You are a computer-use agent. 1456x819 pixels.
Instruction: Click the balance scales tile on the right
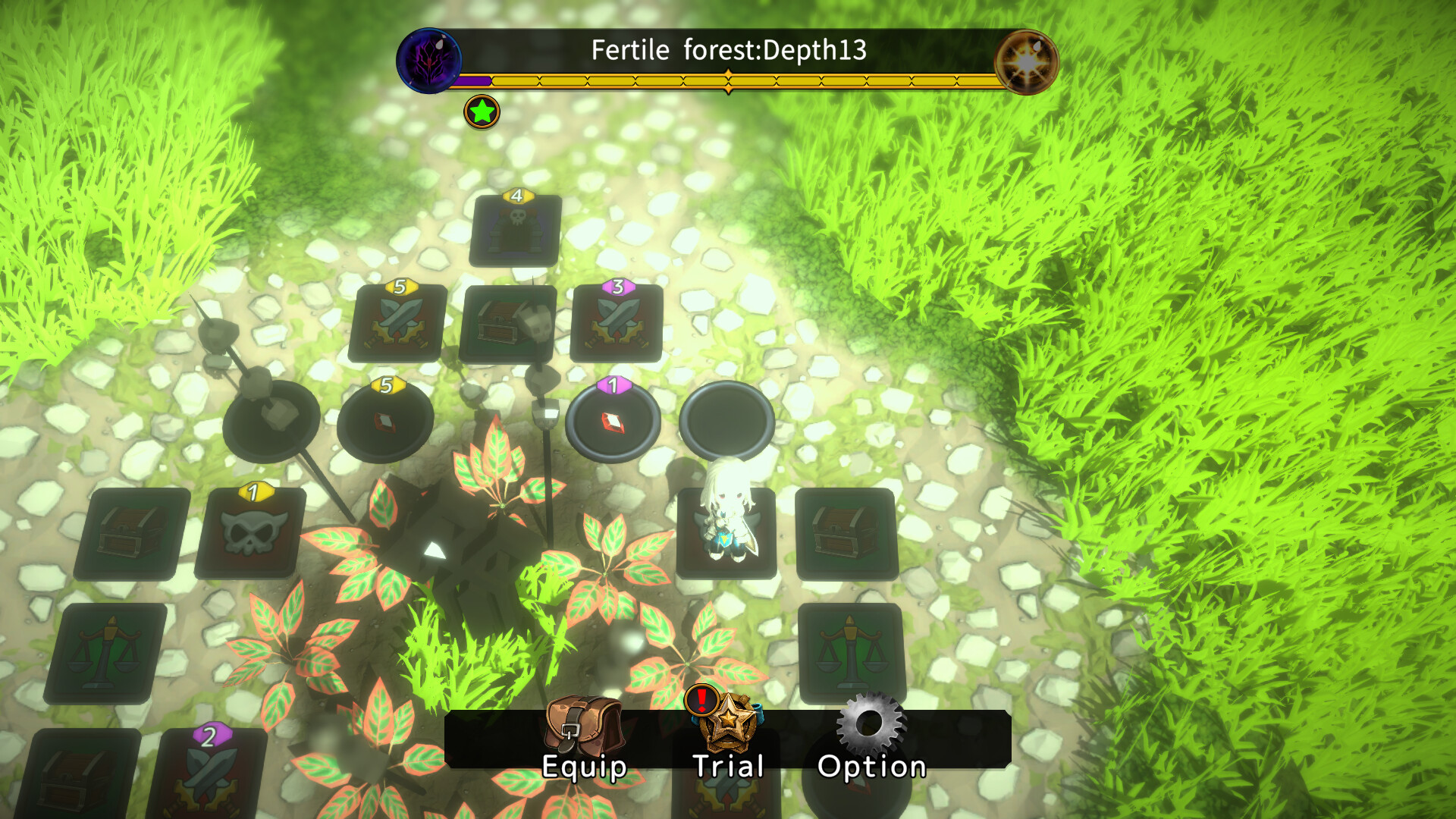[848, 652]
